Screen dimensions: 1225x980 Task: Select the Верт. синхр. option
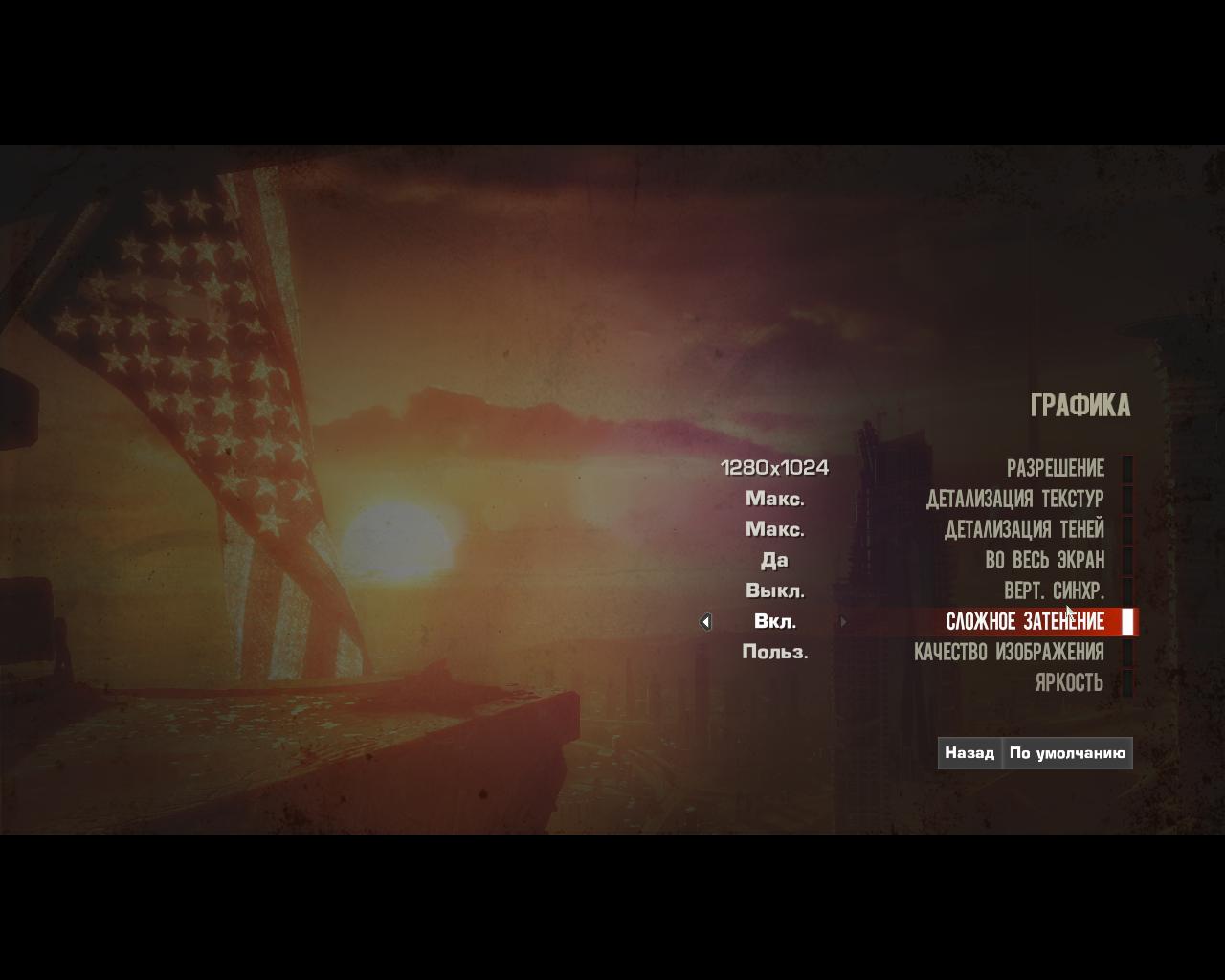pos(1054,590)
